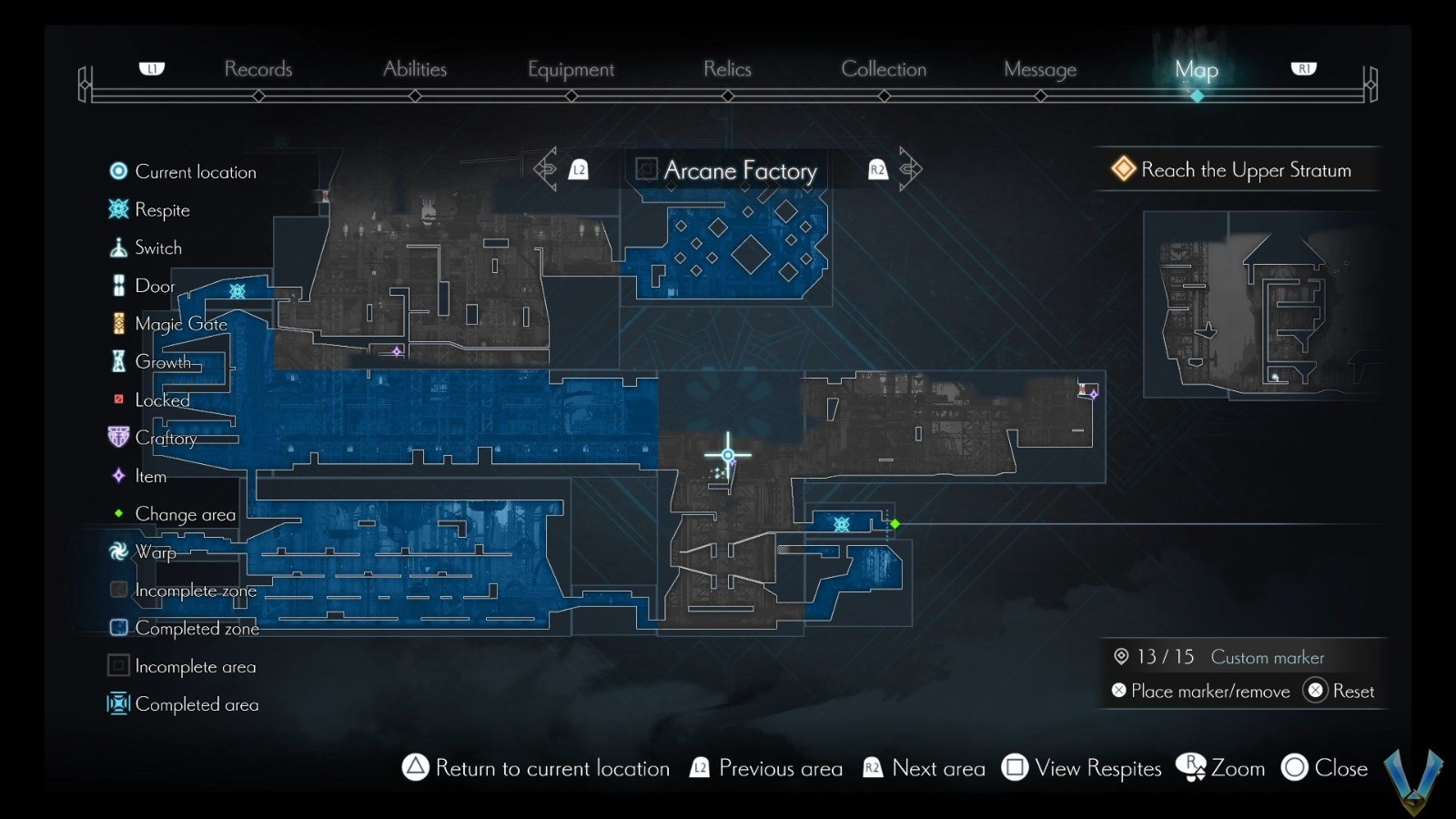Select the Respite legend icon
The width and height of the screenshot is (1456, 819).
117,209
